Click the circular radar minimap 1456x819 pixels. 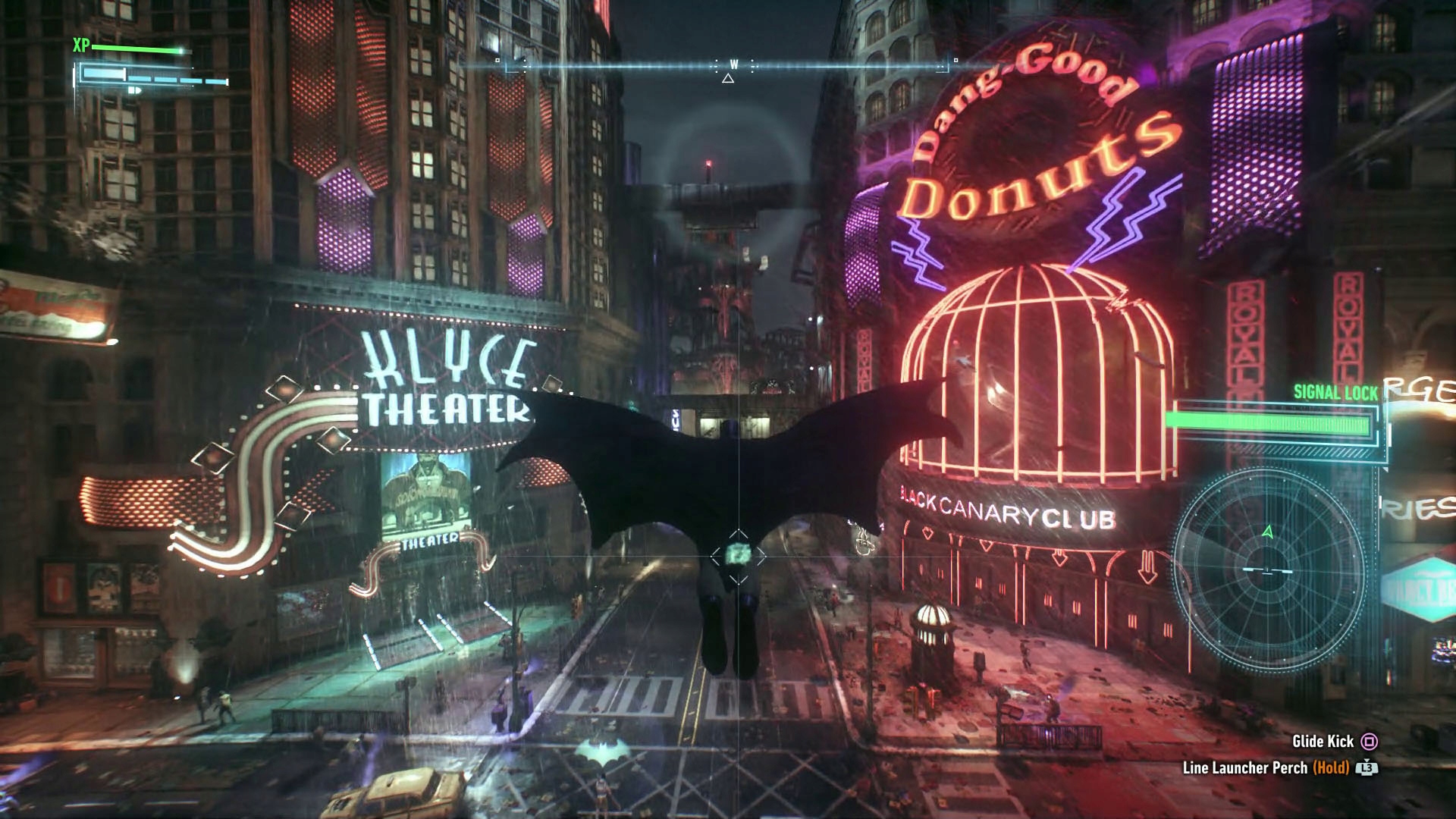(x=1268, y=570)
